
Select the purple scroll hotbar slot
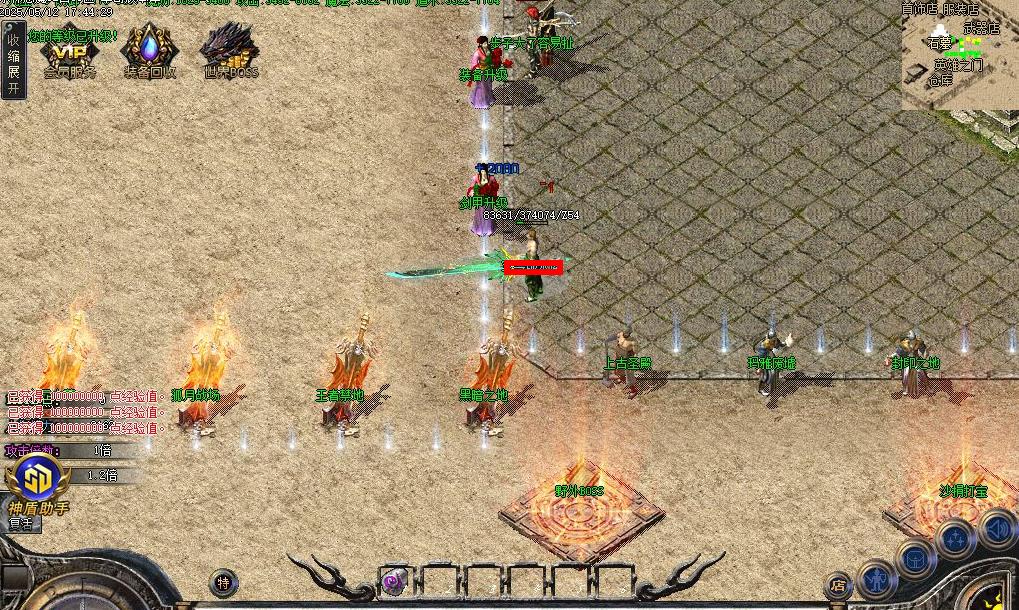[x=395, y=580]
